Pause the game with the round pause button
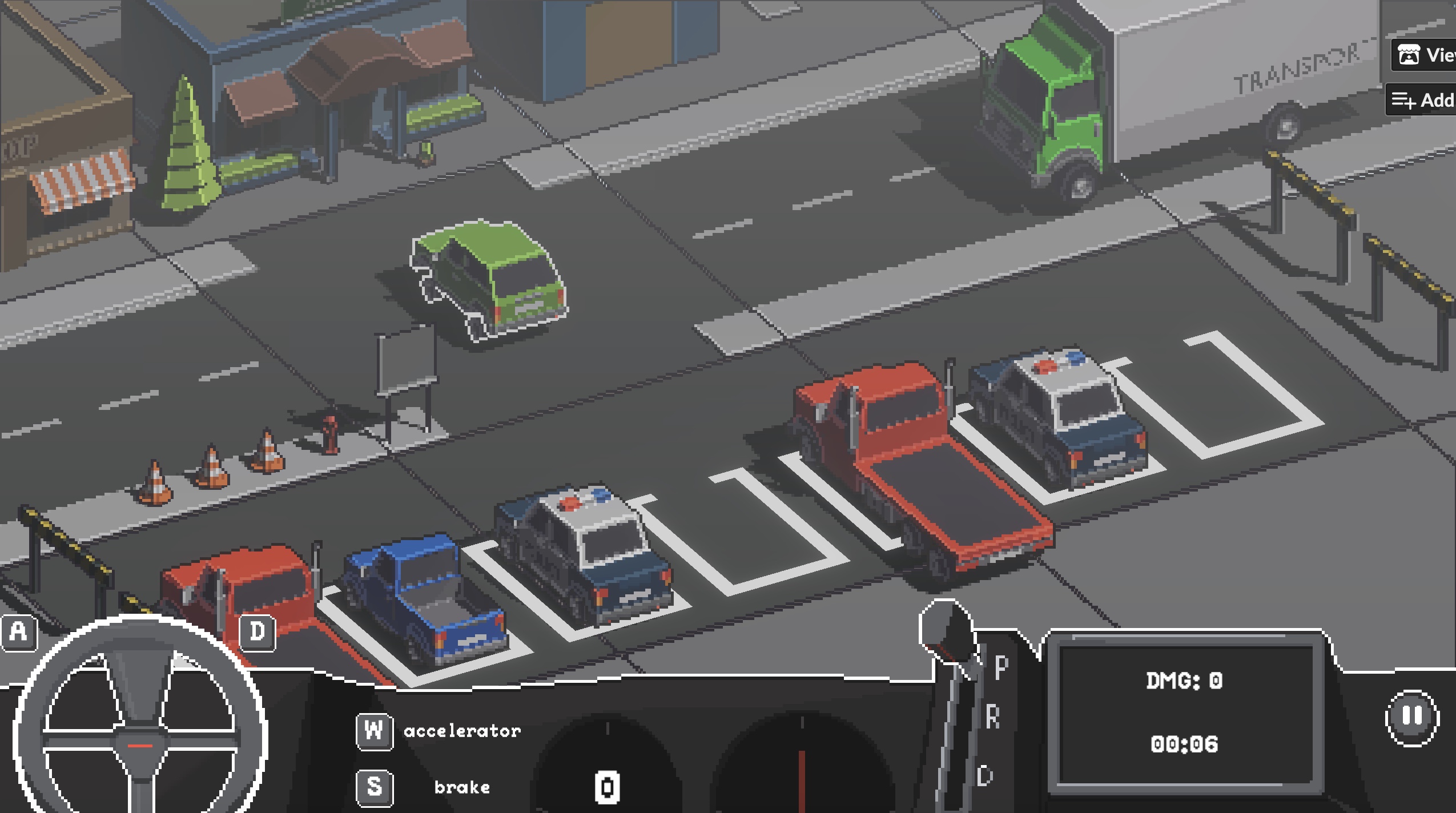The width and height of the screenshot is (1456, 813). (1412, 717)
